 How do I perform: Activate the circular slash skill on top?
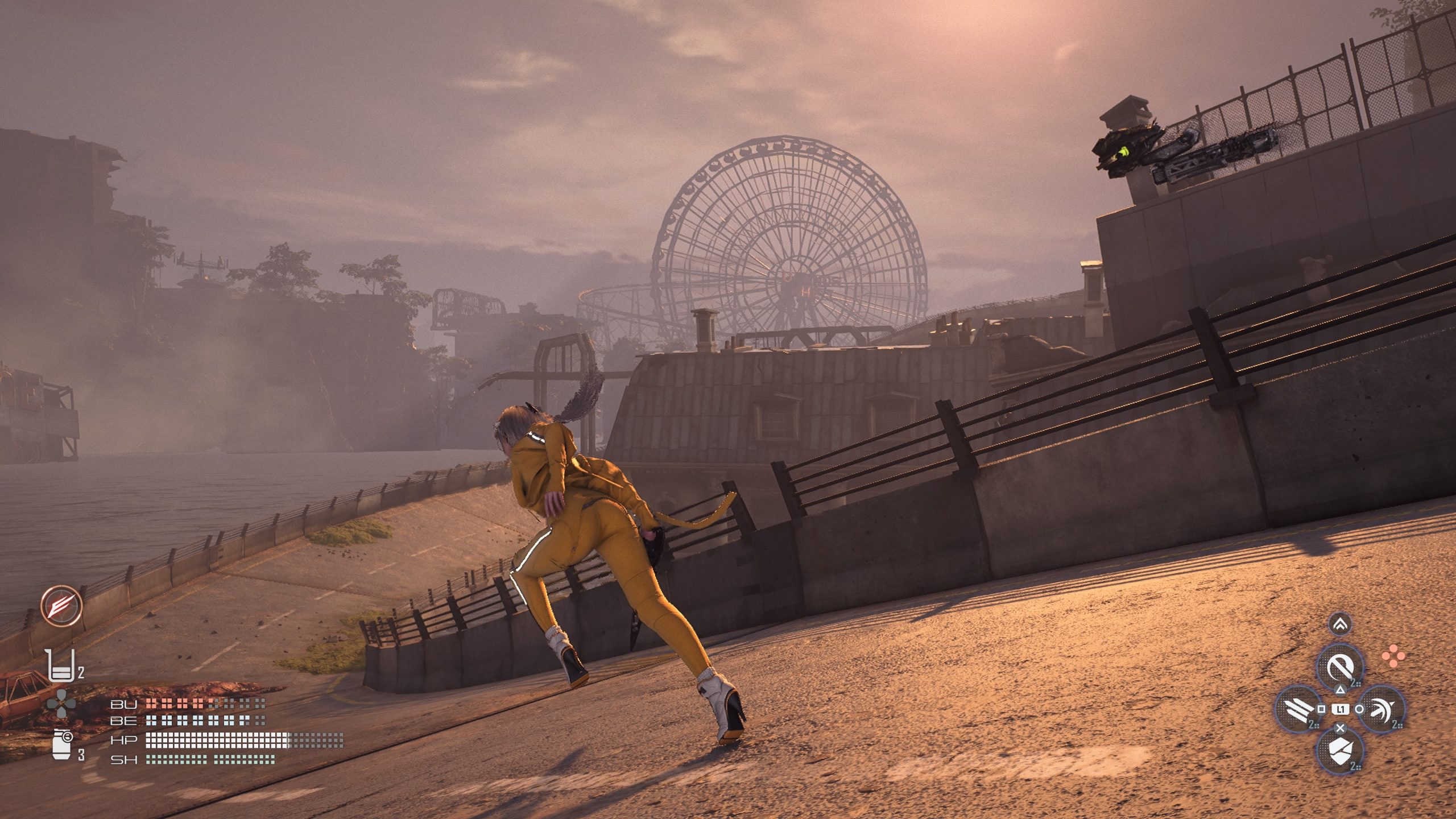coord(1341,667)
